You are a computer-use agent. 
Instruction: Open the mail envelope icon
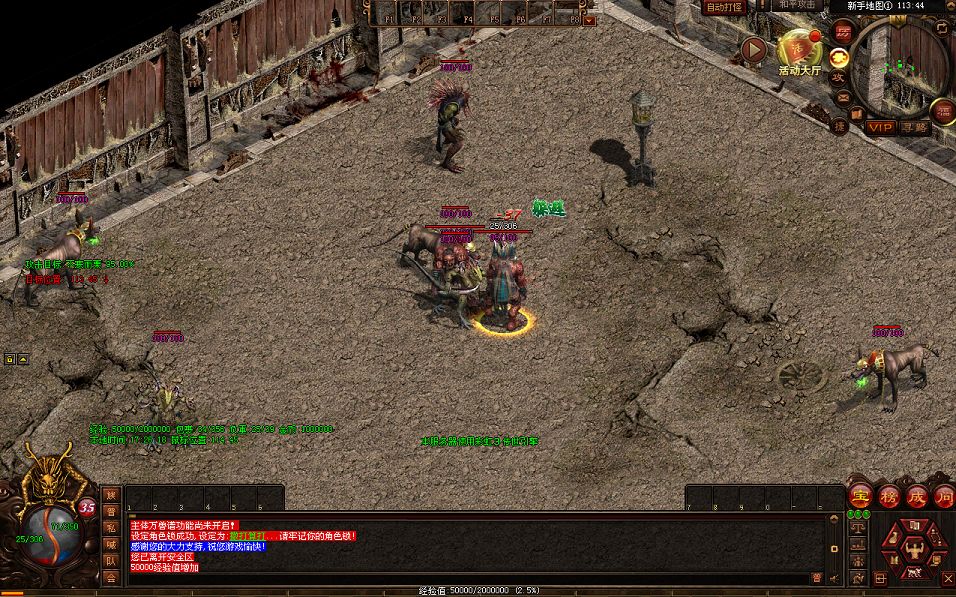[844, 97]
